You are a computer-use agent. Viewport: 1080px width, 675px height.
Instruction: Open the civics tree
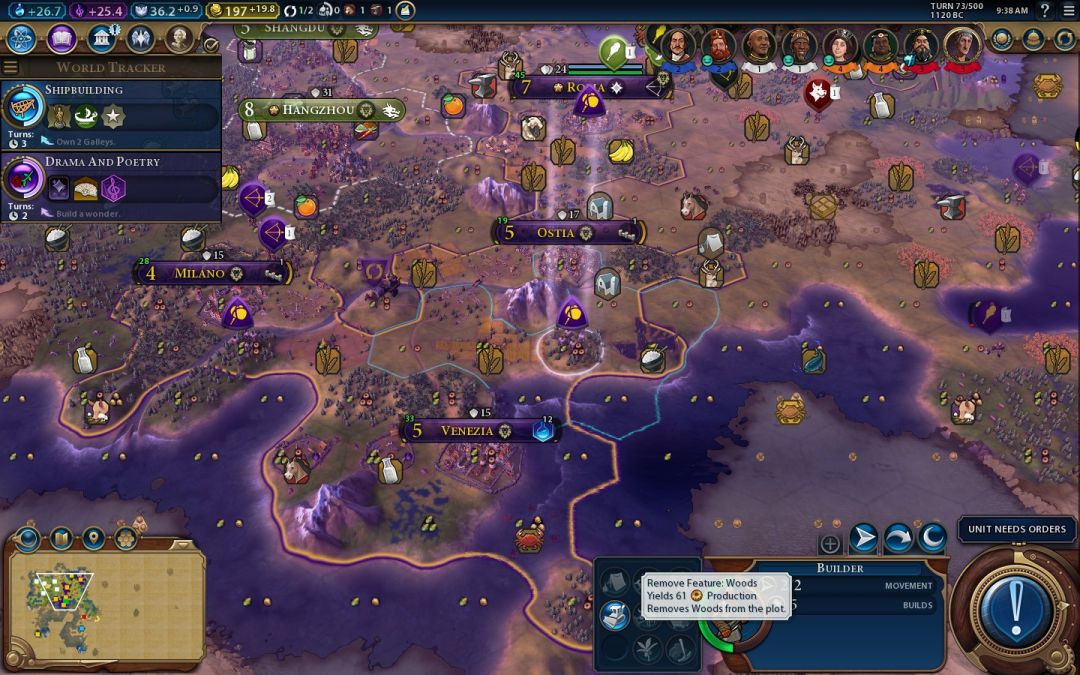(x=62, y=39)
